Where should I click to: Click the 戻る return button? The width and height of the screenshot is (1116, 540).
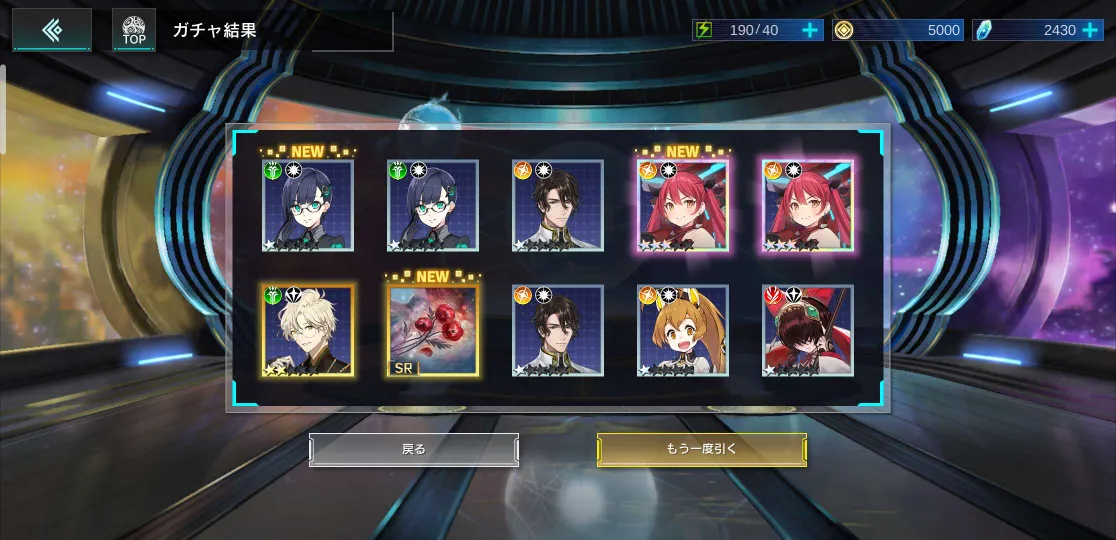[414, 449]
